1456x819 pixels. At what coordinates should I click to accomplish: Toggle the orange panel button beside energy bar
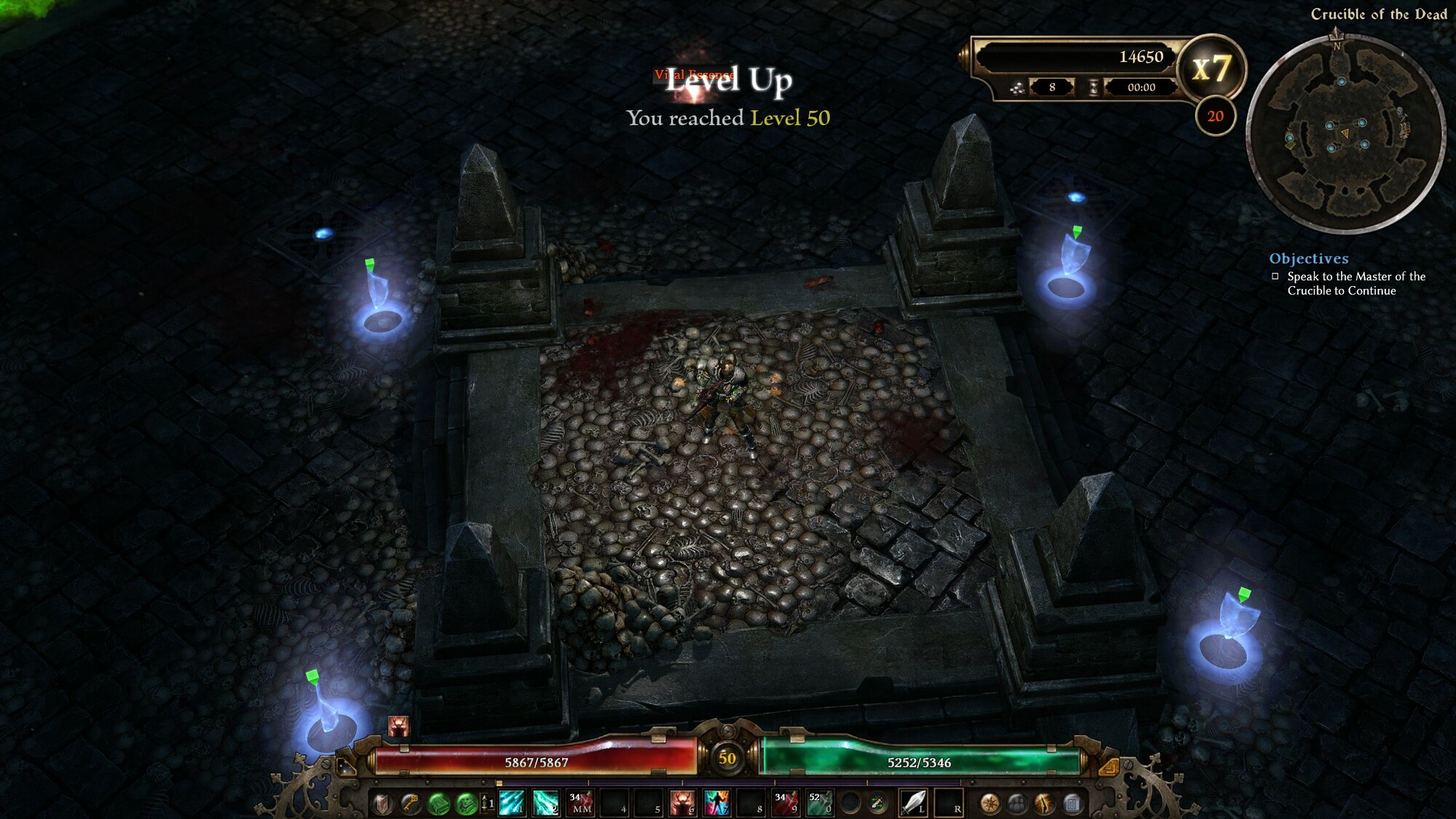[x=1108, y=767]
